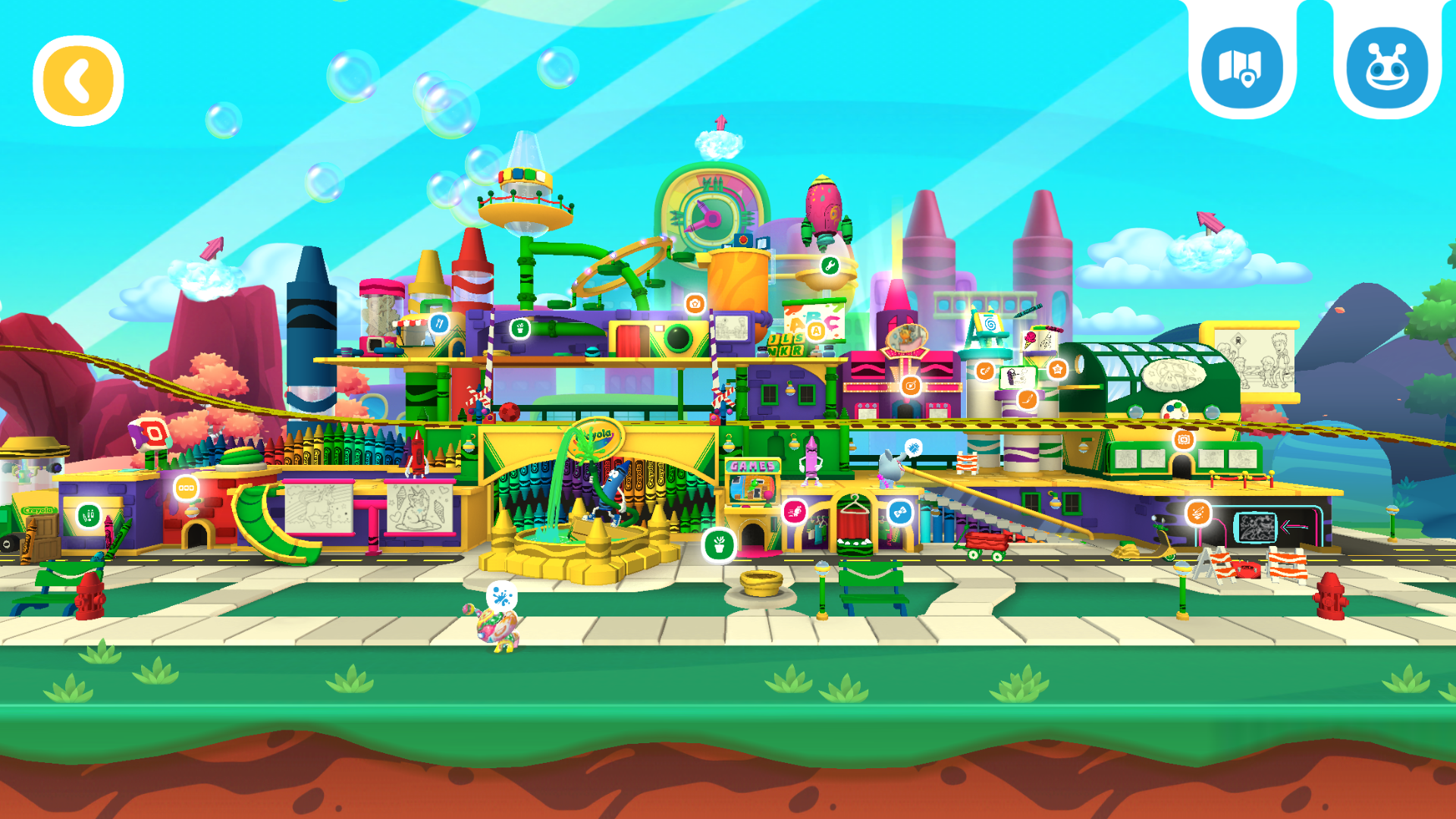Tap the blue bow tie icon at the dressing room

coord(899,512)
